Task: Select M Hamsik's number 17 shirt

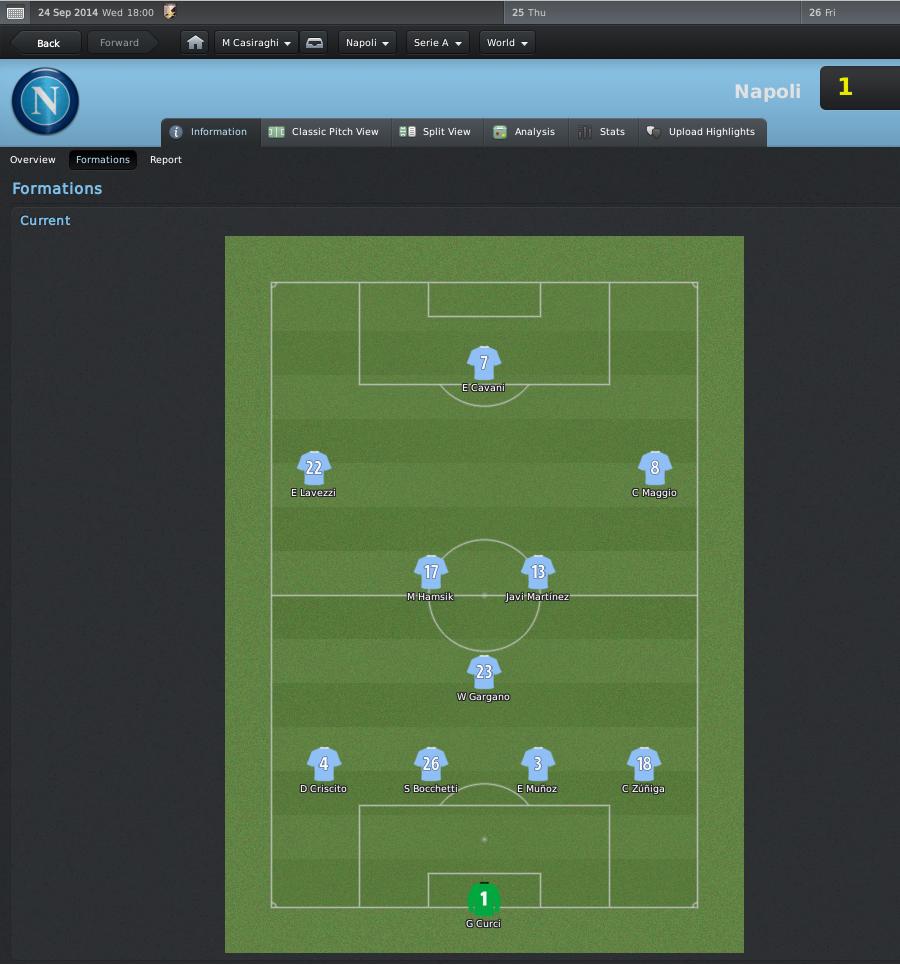Action: 431,572
